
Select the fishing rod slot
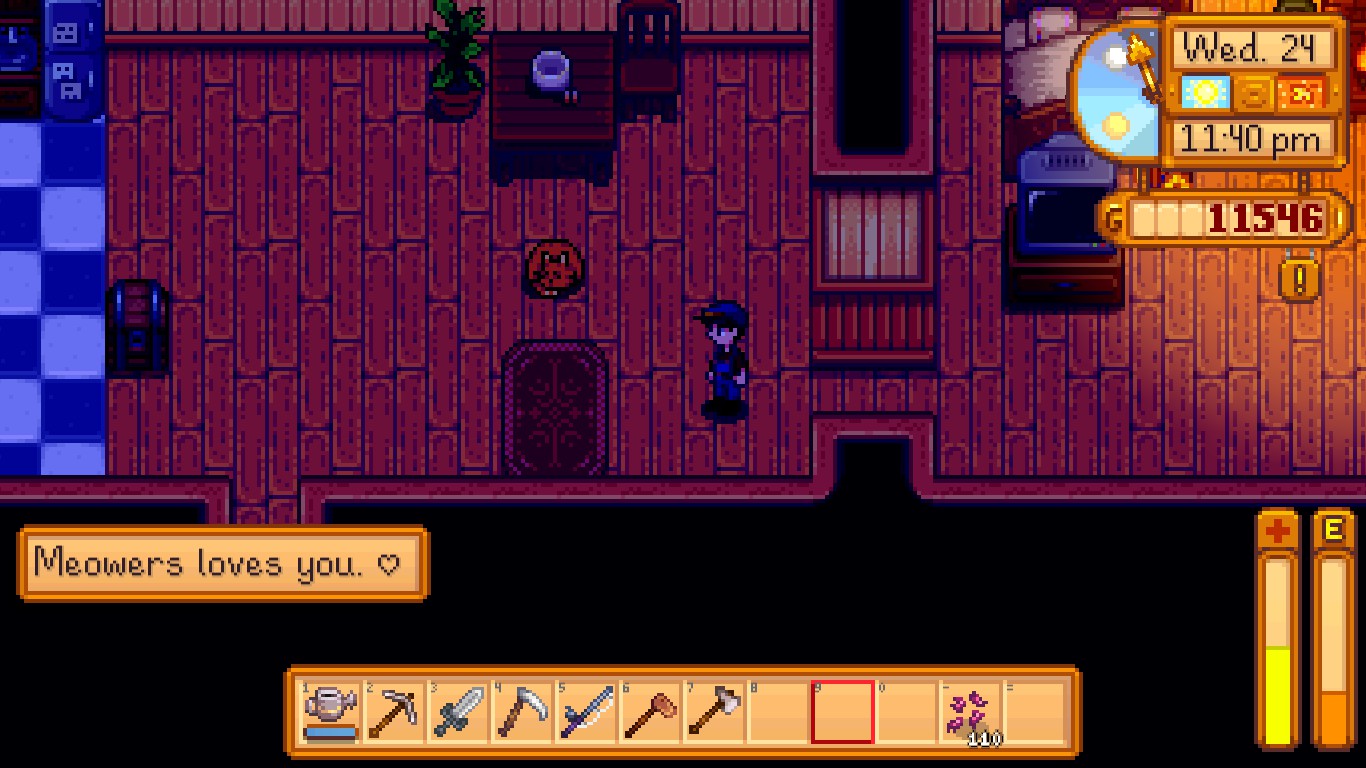tap(586, 712)
